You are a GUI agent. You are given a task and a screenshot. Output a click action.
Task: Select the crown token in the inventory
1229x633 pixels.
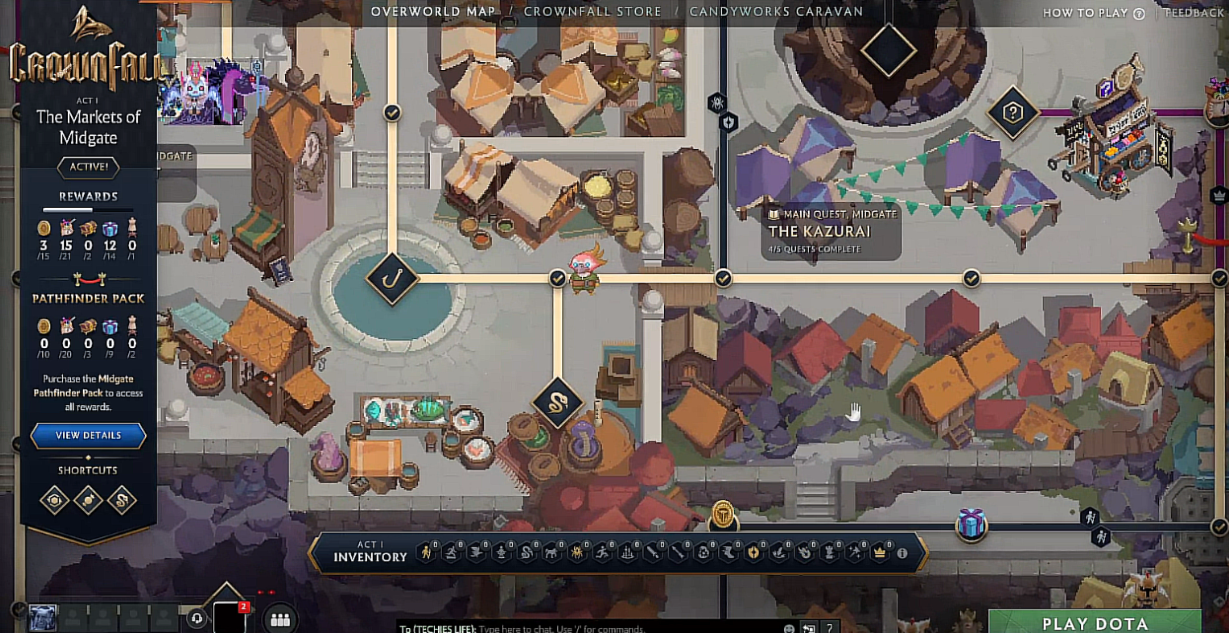[x=880, y=553]
